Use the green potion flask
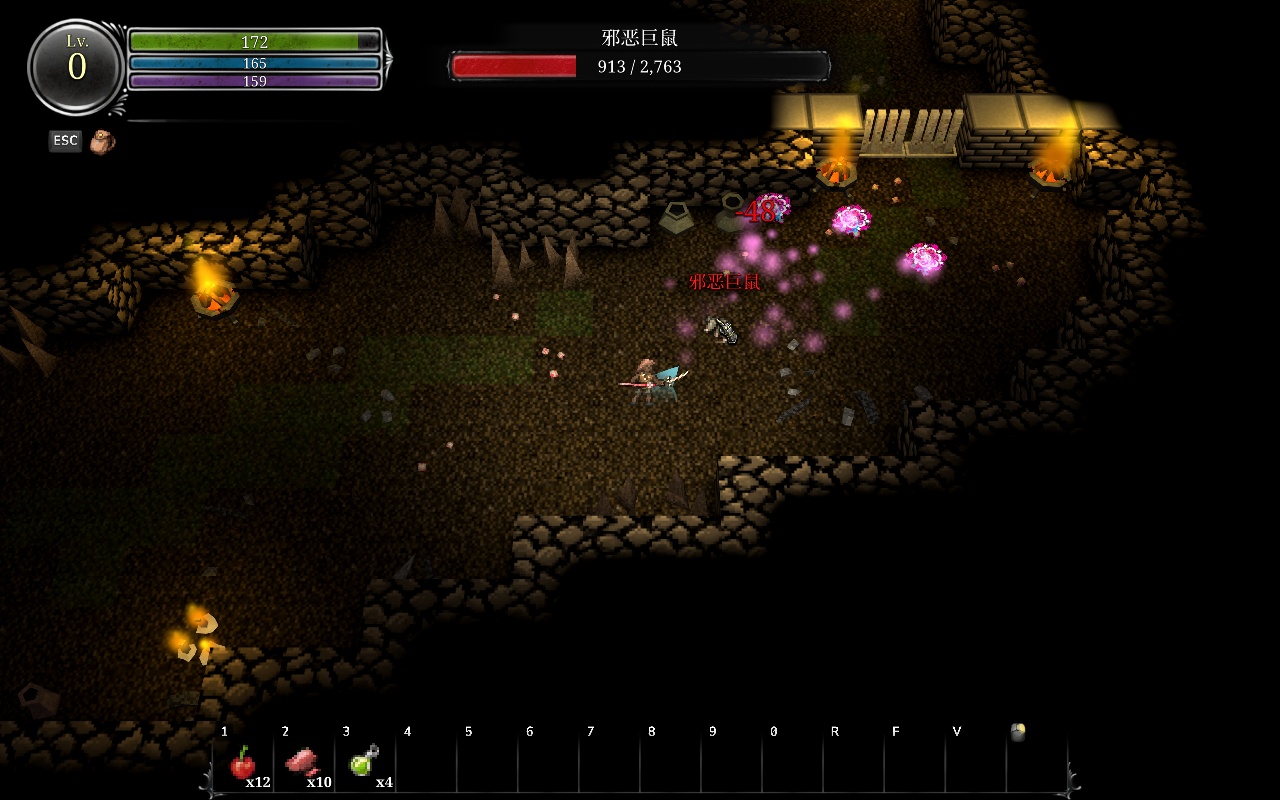 pos(364,765)
